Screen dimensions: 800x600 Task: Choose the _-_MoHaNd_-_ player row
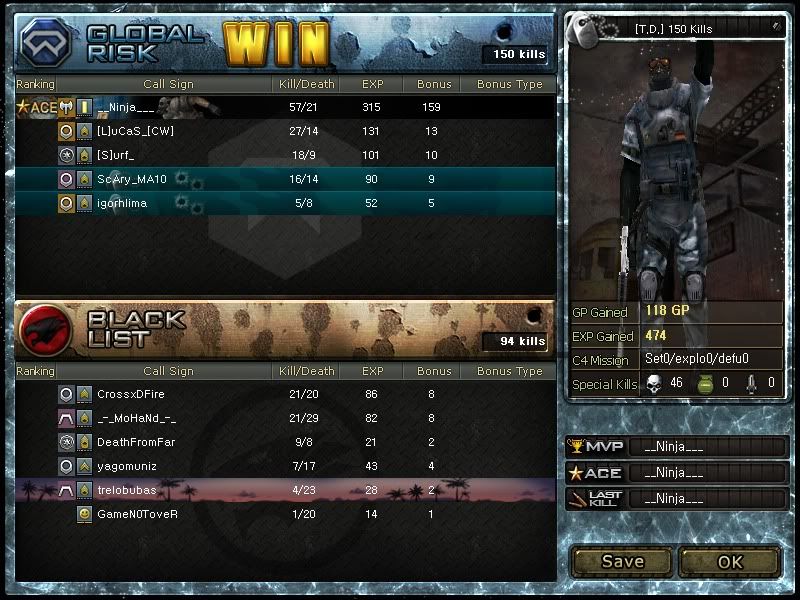click(285, 418)
